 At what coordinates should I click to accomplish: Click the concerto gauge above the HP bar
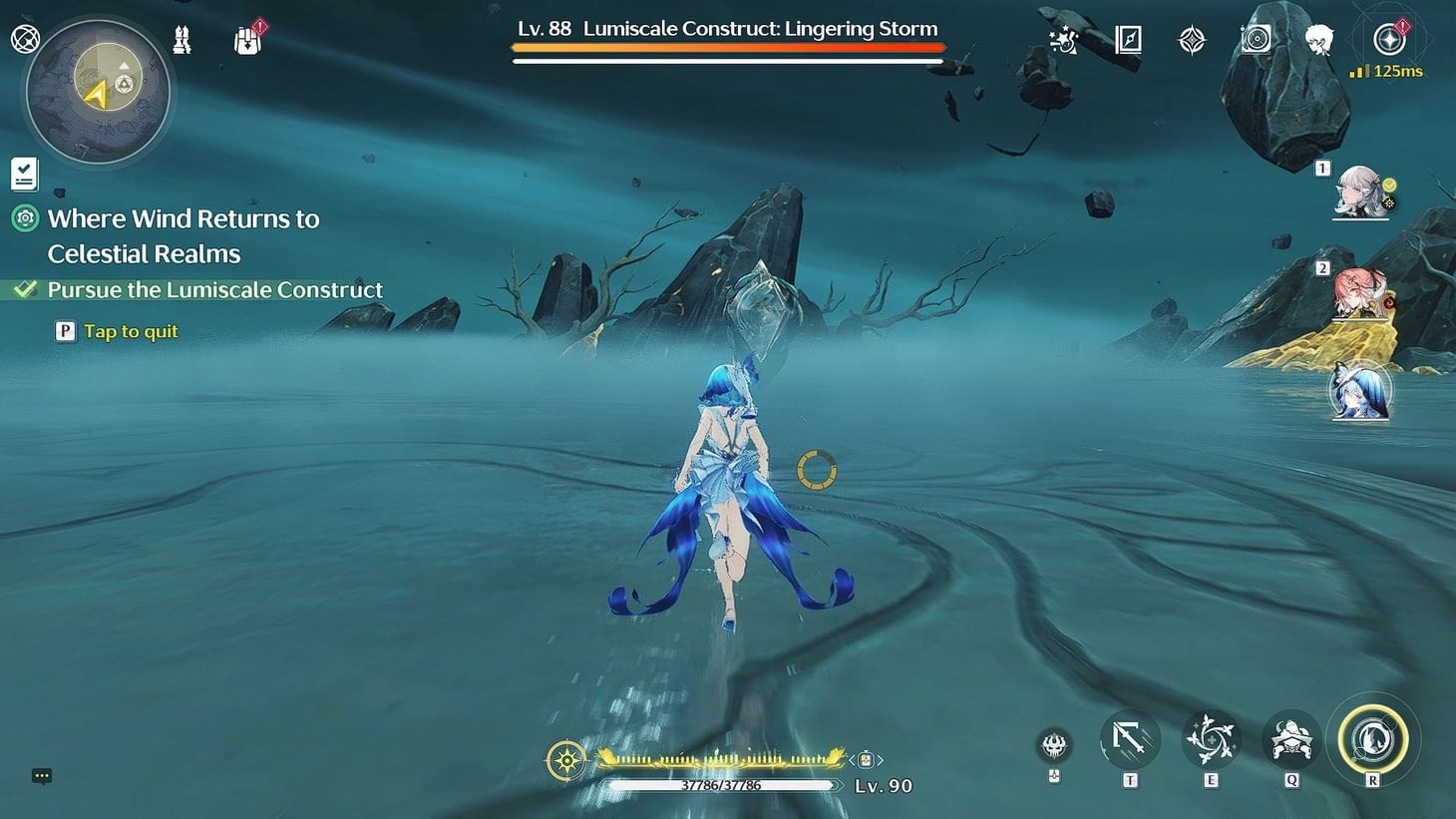[716, 759]
